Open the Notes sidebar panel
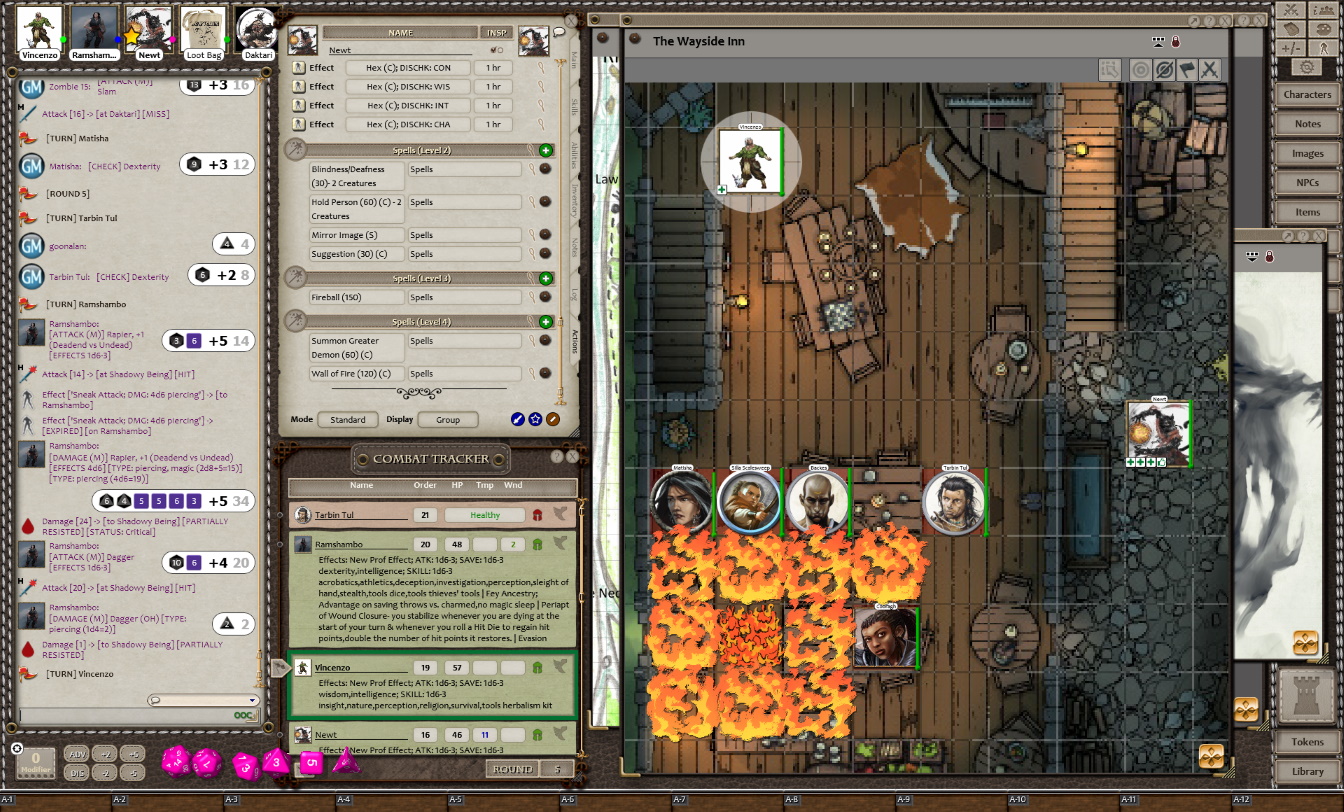This screenshot has width=1344, height=812. 1307,124
